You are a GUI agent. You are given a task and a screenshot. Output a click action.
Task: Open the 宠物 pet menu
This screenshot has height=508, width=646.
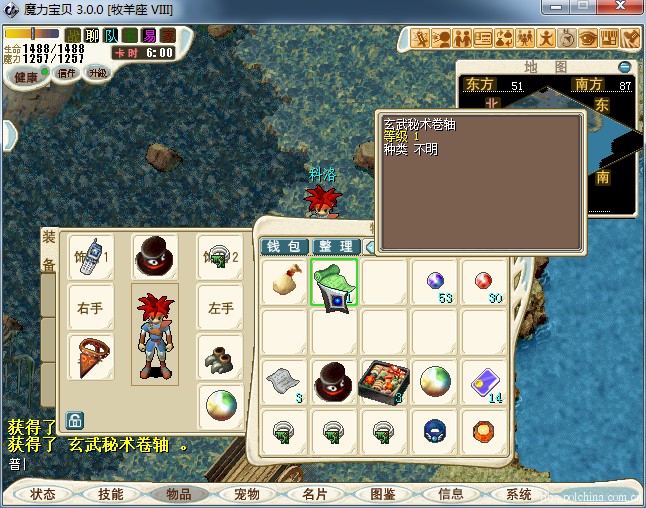pyautogui.click(x=247, y=494)
